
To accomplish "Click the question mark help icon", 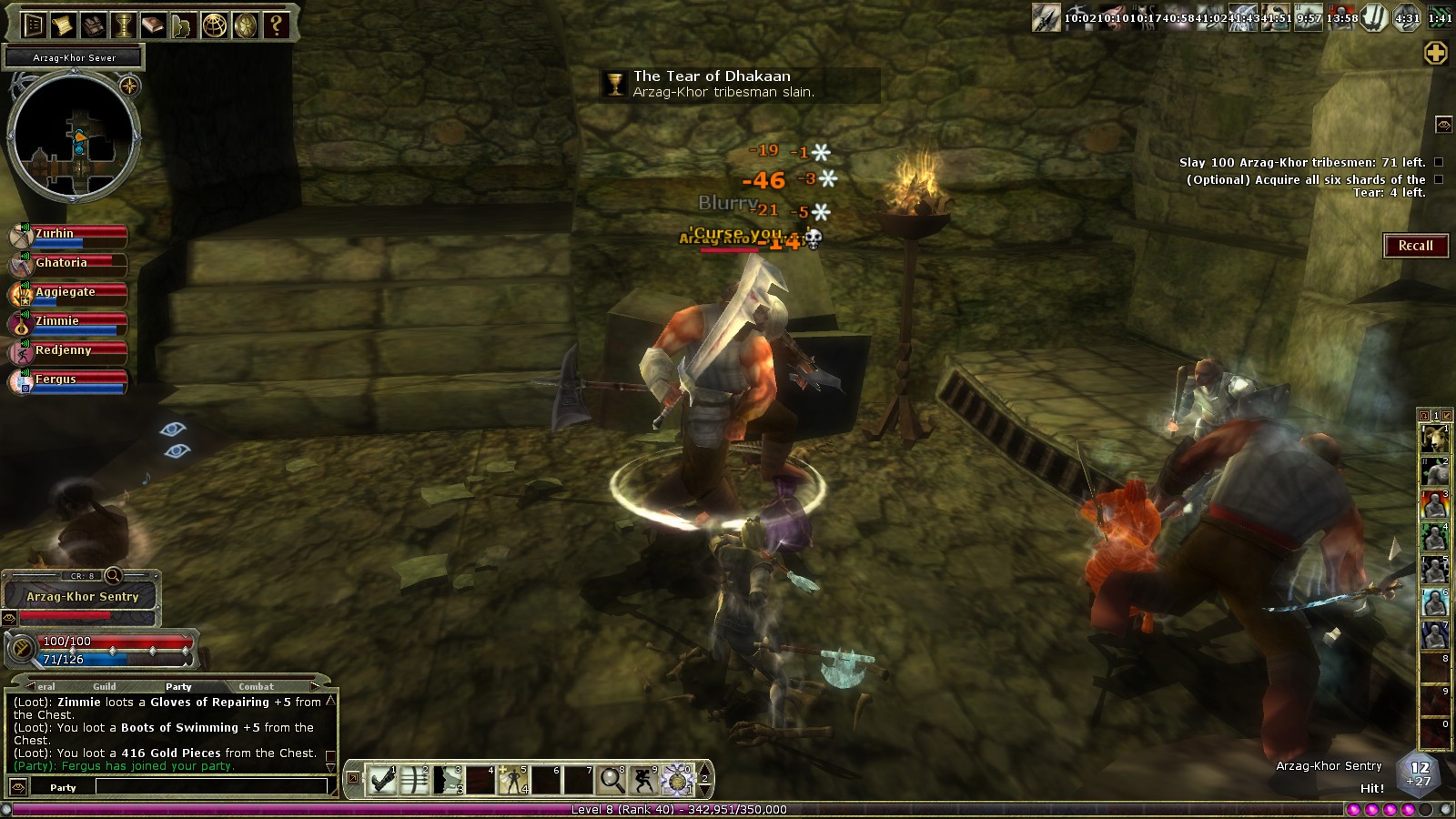I will 276,25.
